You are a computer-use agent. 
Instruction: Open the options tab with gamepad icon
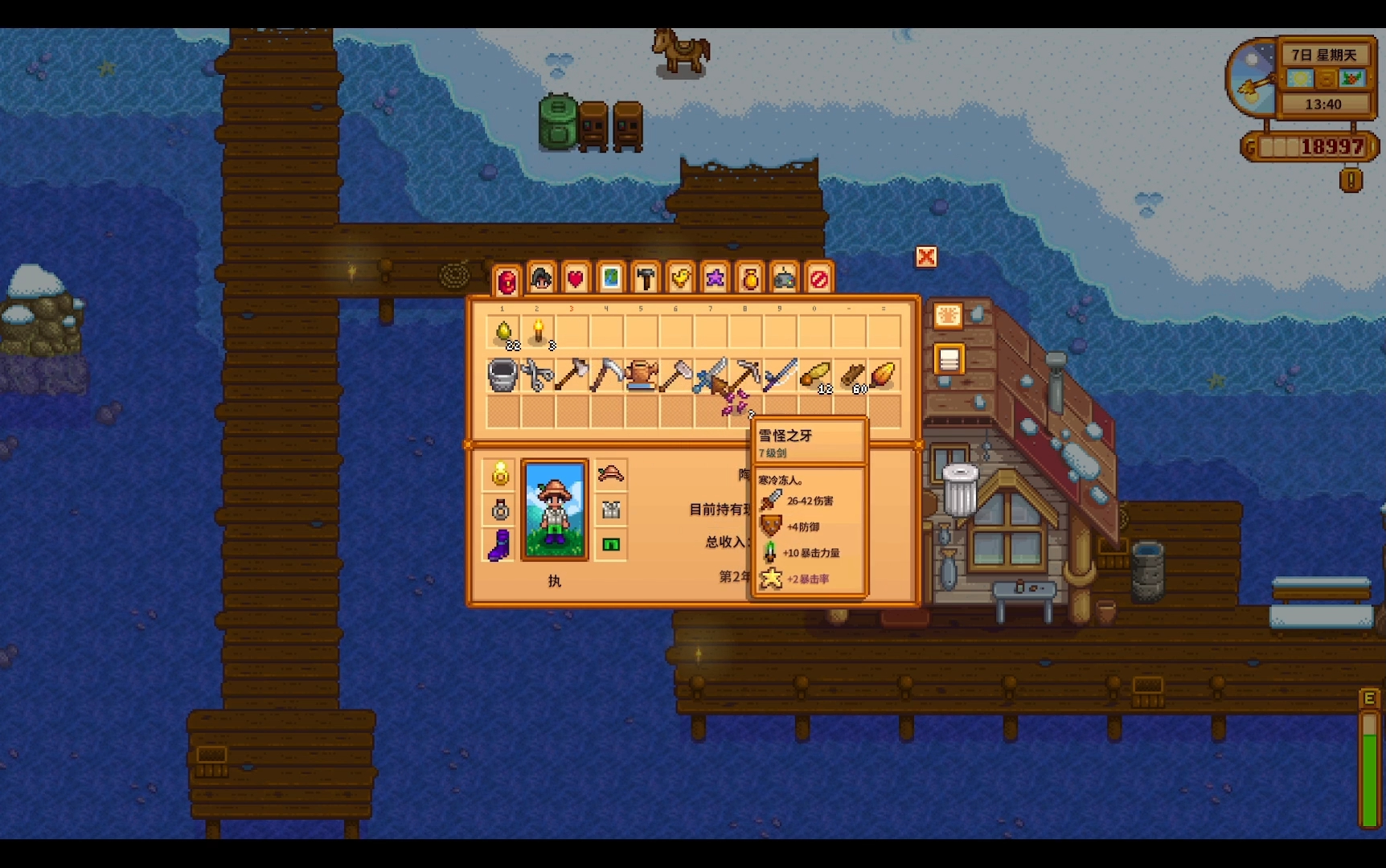pyautogui.click(x=784, y=279)
